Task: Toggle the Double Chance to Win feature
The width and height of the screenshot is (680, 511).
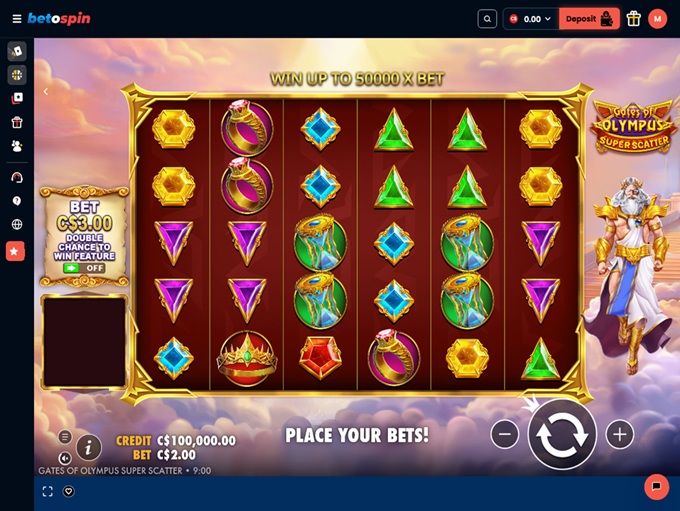Action: point(84,268)
